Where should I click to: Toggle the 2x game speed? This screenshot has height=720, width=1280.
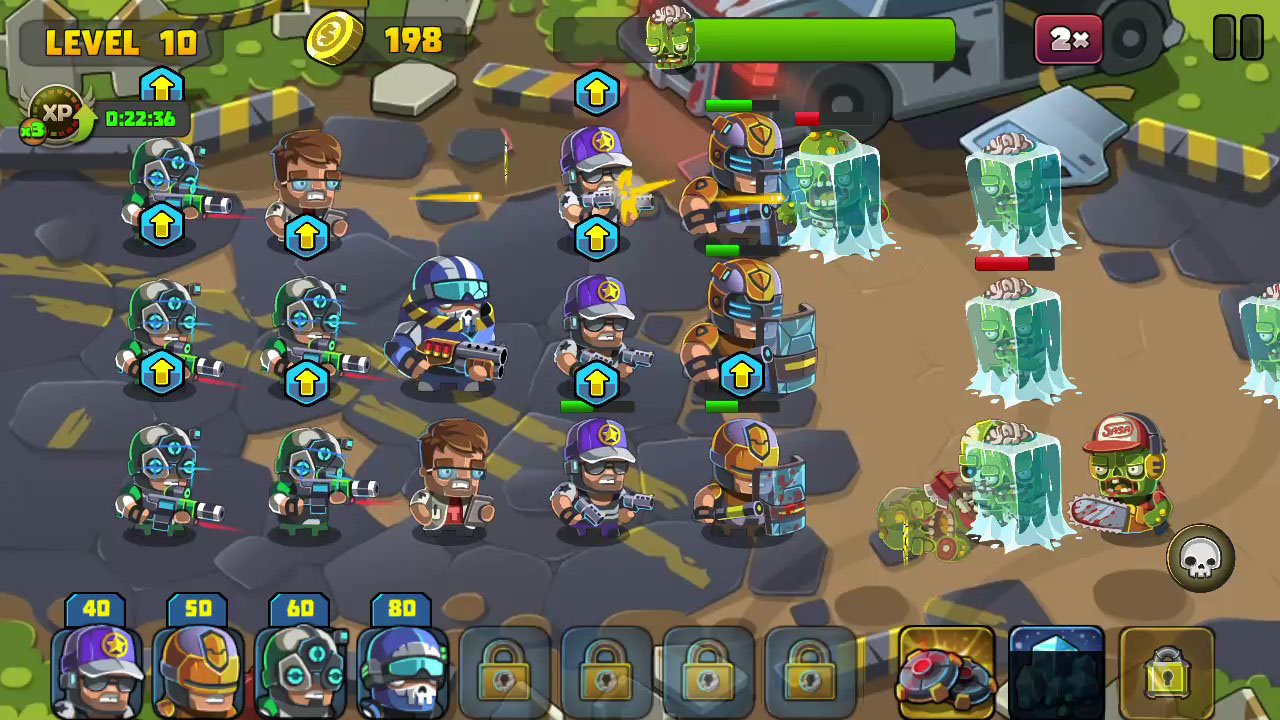pos(1066,39)
